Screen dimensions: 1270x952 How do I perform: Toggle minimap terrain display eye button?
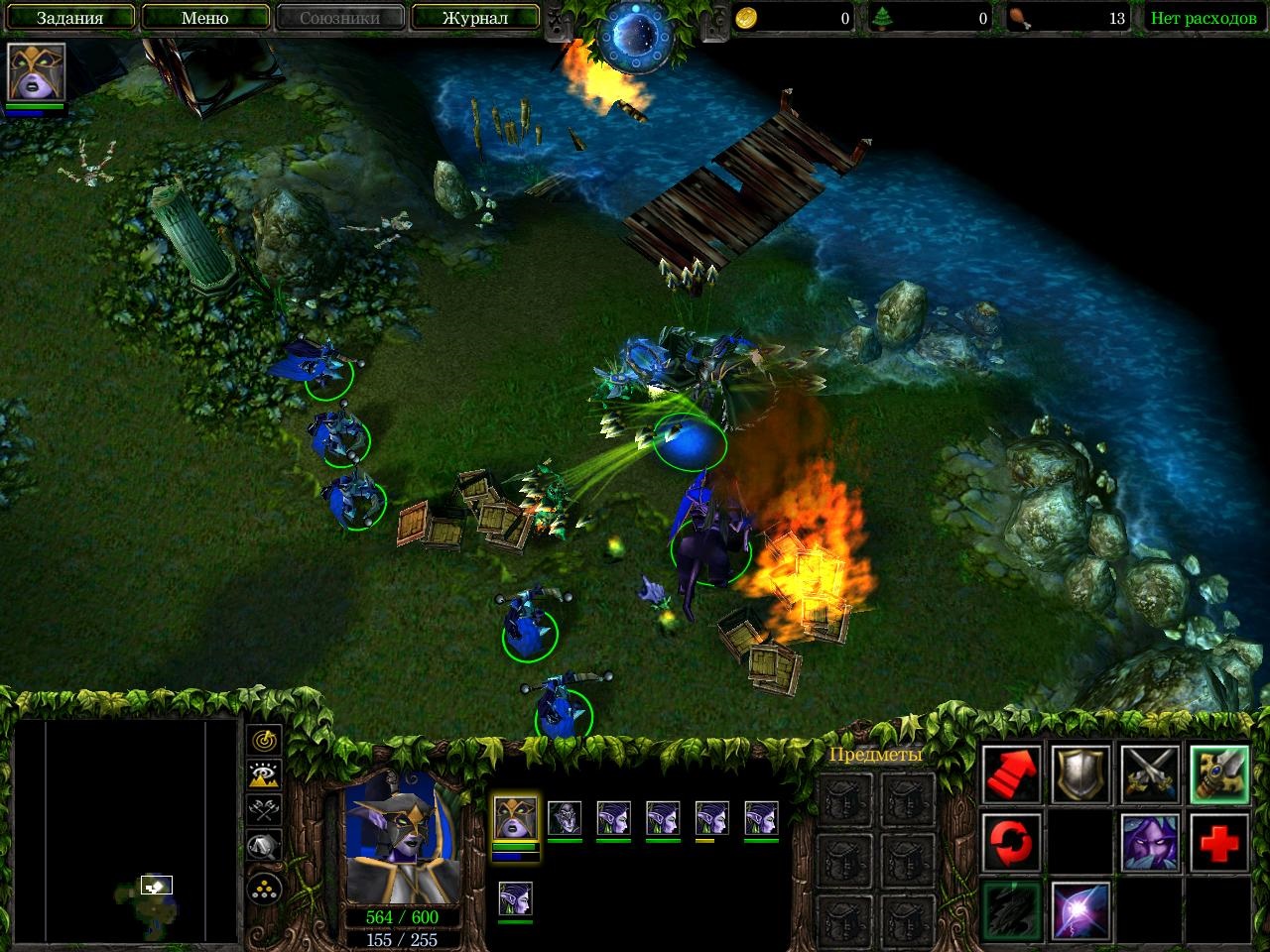(x=264, y=774)
